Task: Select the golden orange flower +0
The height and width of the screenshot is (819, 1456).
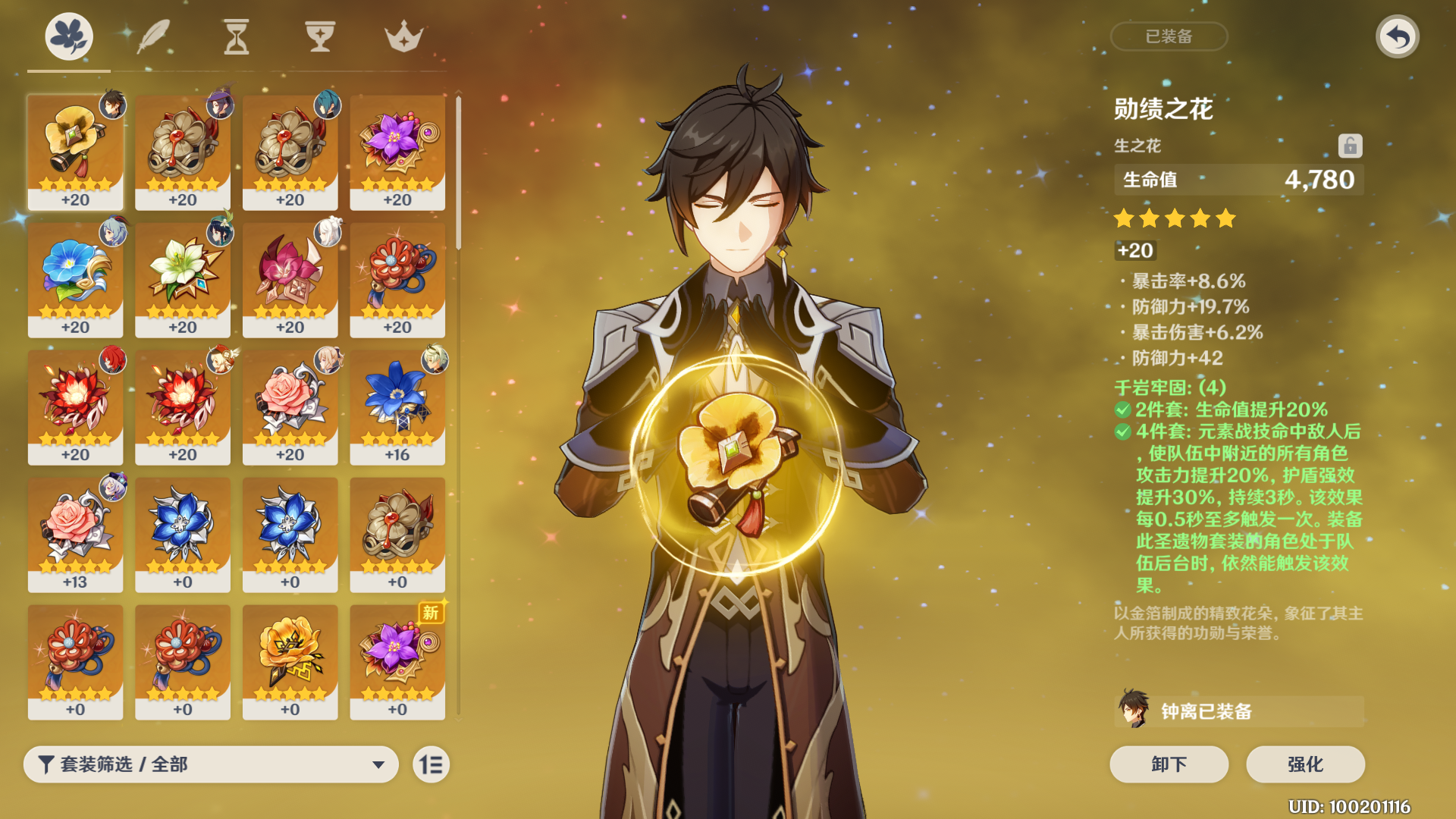Action: (x=290, y=661)
